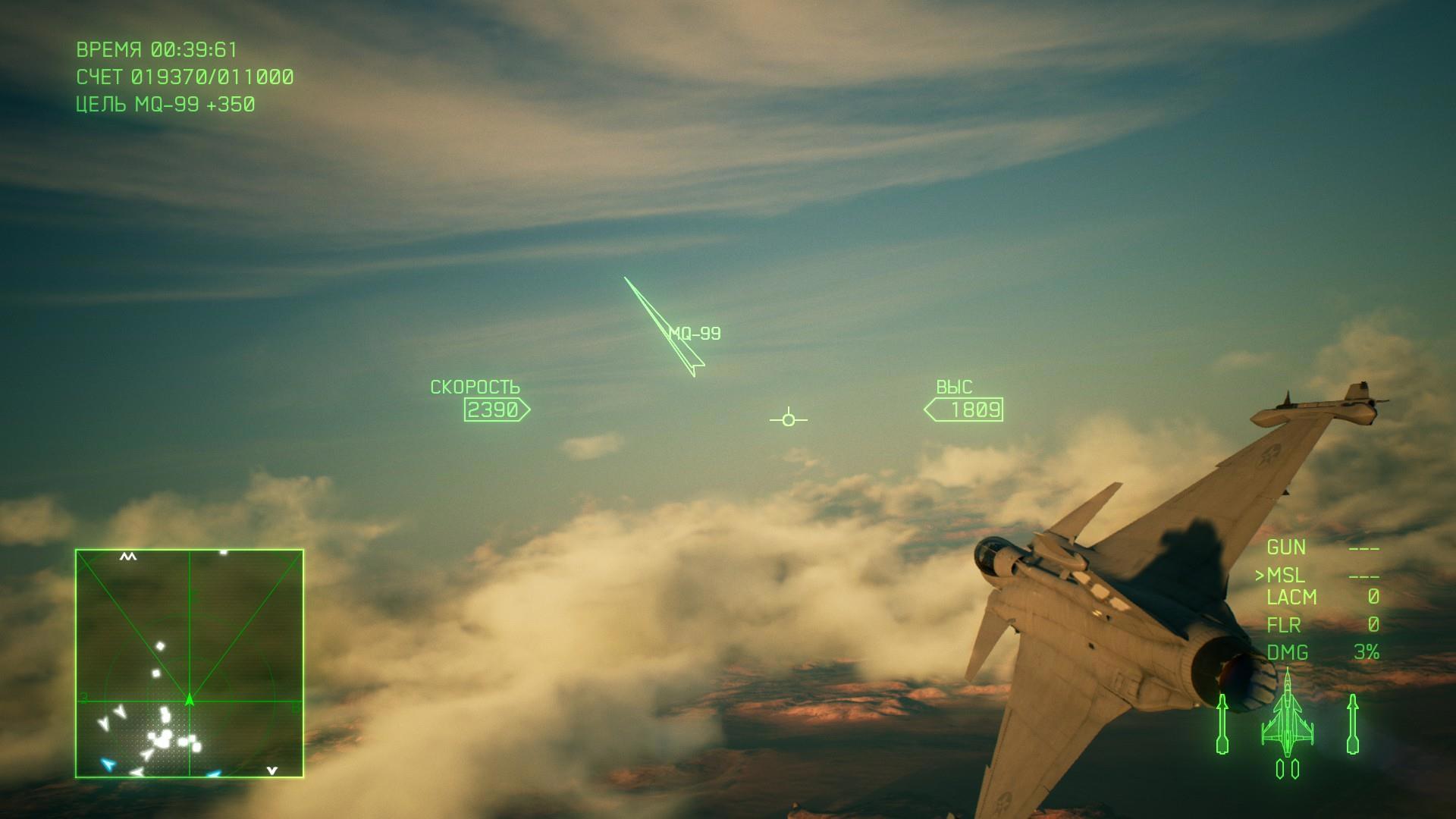Choose the LACM special weapon
This screenshot has height=819, width=1456.
1291,598
